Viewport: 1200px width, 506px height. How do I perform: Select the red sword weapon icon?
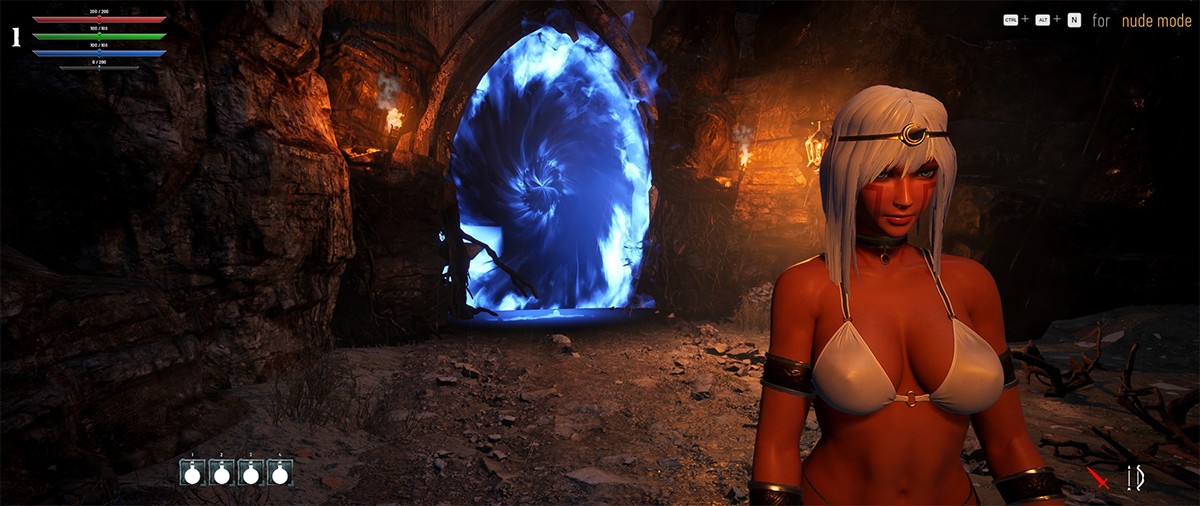click(1100, 479)
